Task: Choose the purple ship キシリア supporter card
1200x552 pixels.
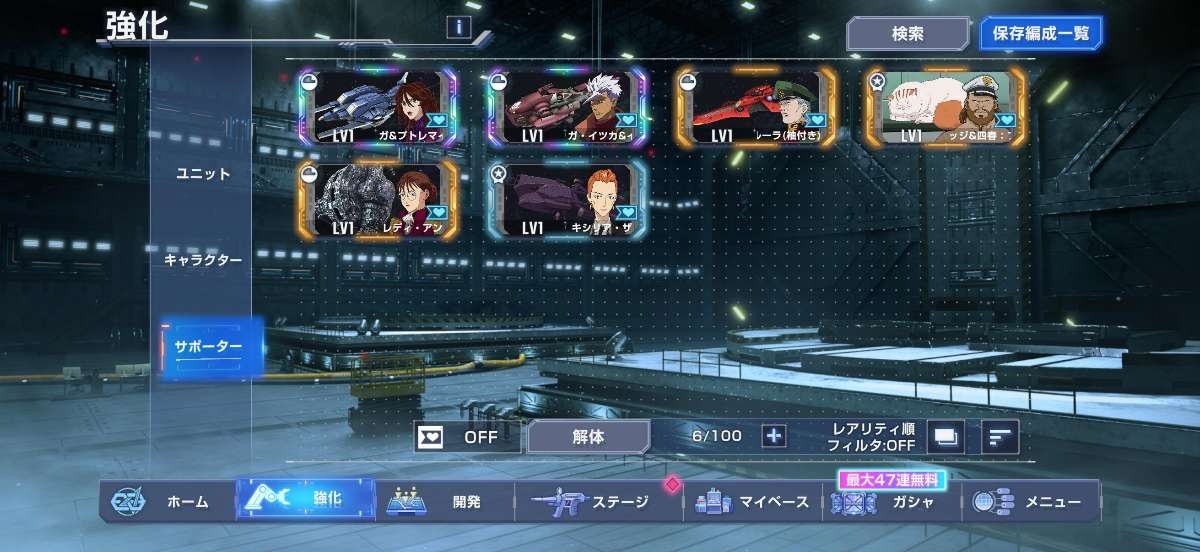Action: (x=566, y=200)
